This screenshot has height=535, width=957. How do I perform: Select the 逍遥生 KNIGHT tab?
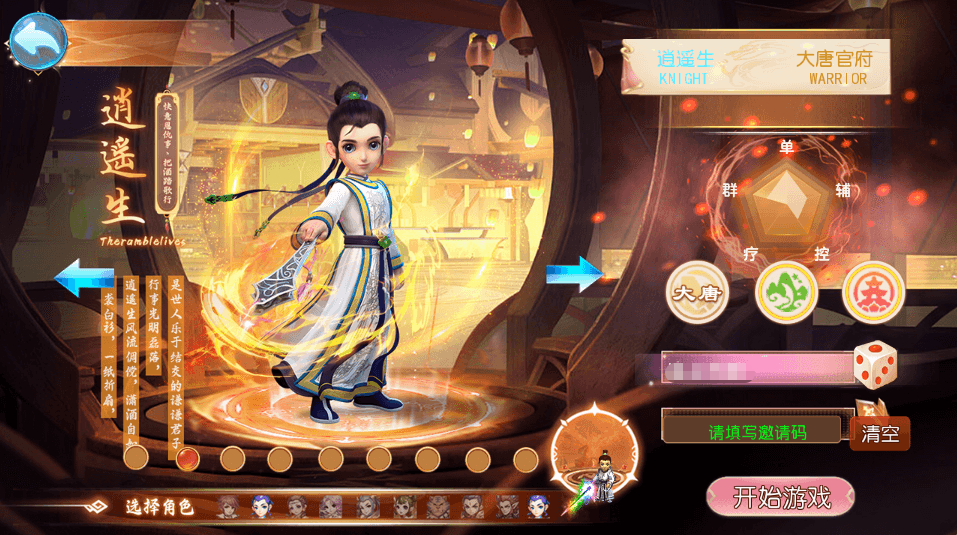tap(683, 66)
